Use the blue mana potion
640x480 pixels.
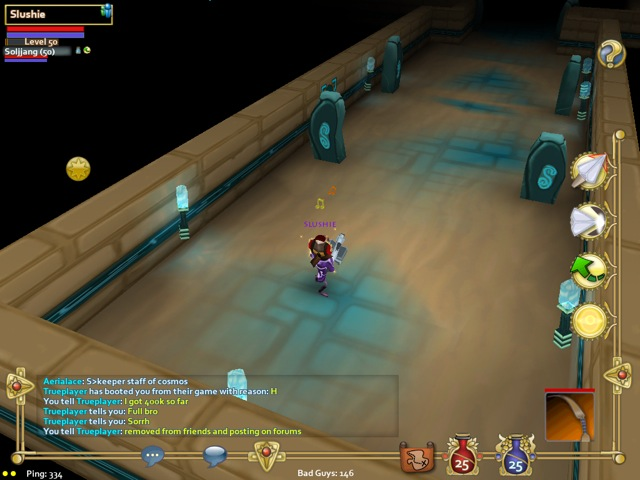515,456
